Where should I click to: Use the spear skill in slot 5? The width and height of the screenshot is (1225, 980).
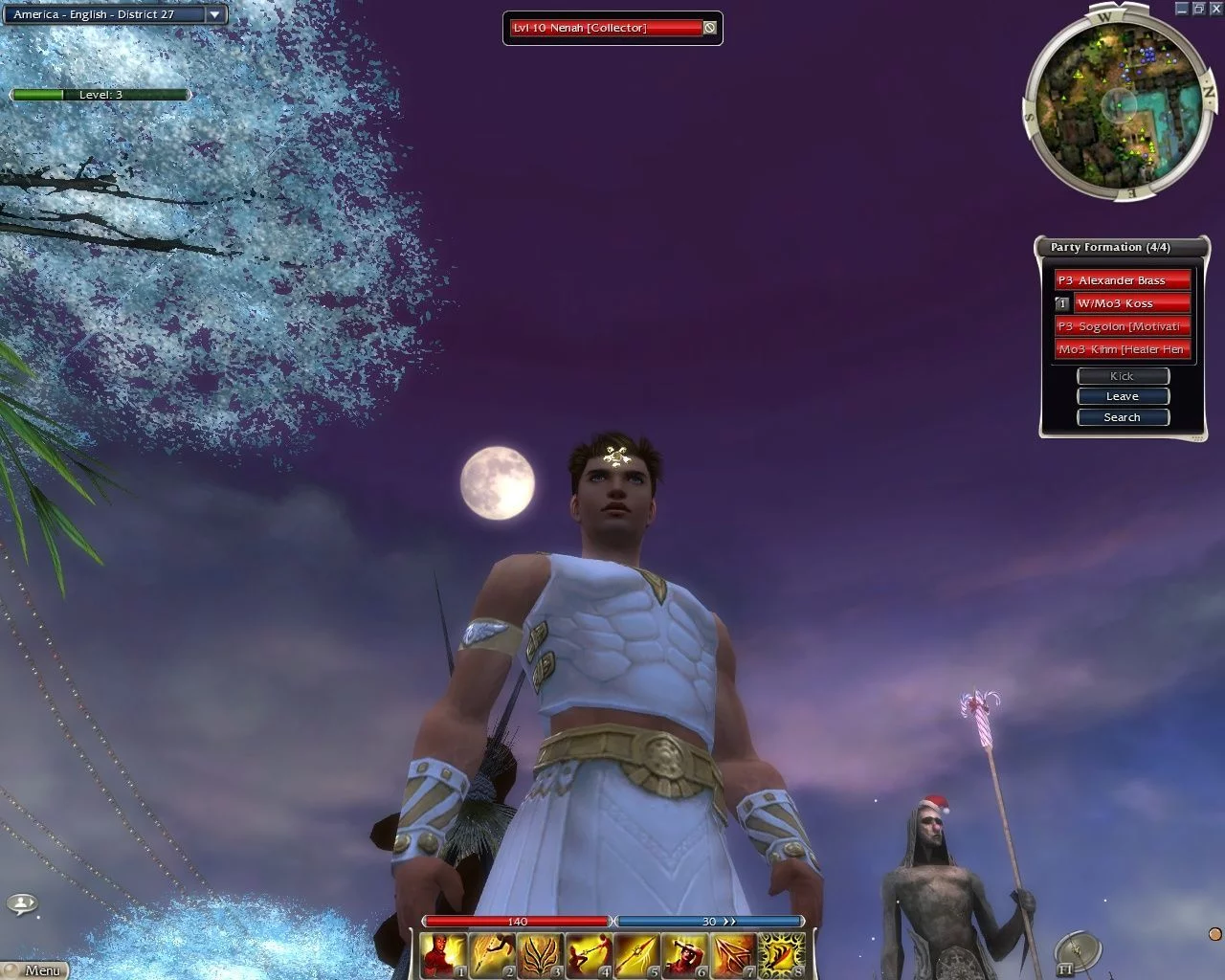tap(636, 955)
